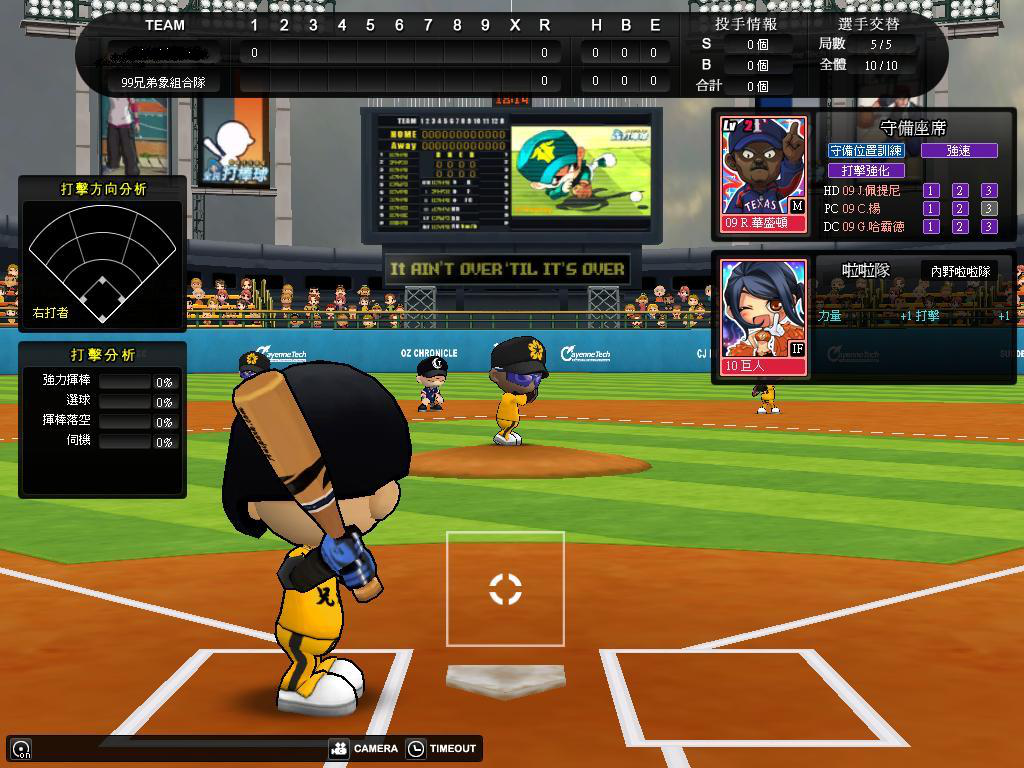The height and width of the screenshot is (768, 1024).
Task: Select the 巨人 cheerleader card
Action: pyautogui.click(x=764, y=317)
